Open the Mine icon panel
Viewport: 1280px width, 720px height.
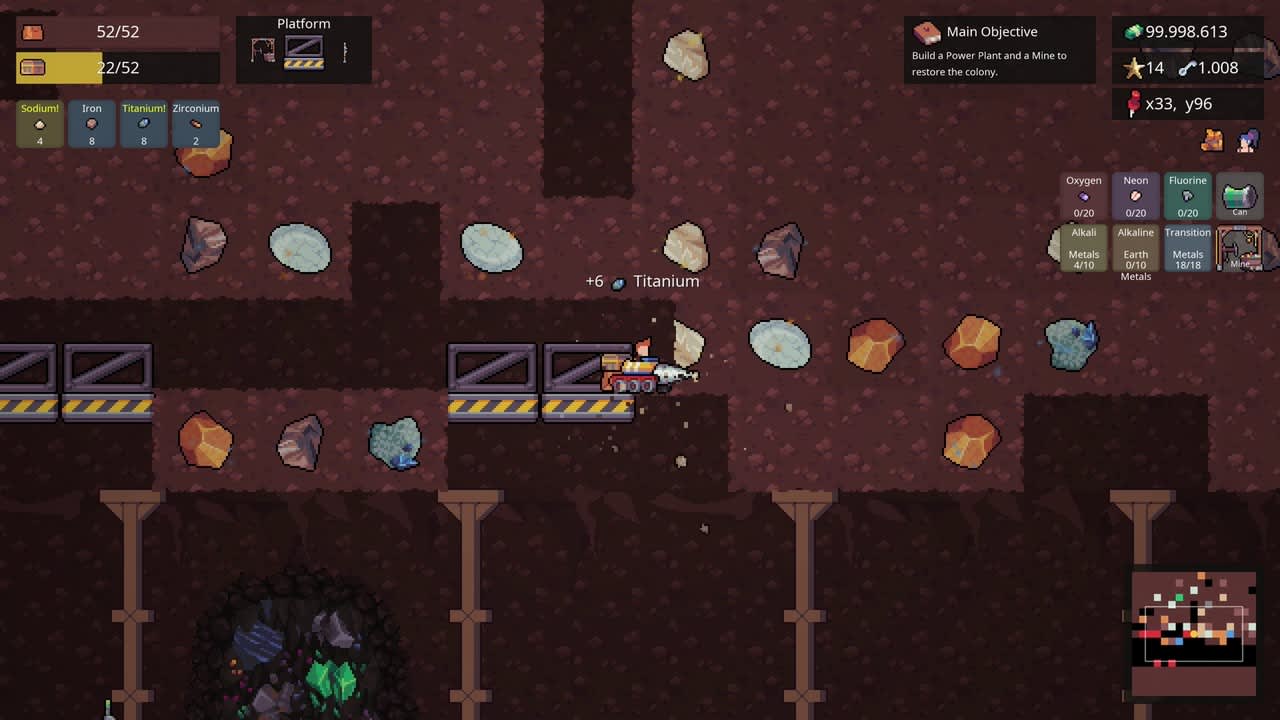tap(1240, 248)
